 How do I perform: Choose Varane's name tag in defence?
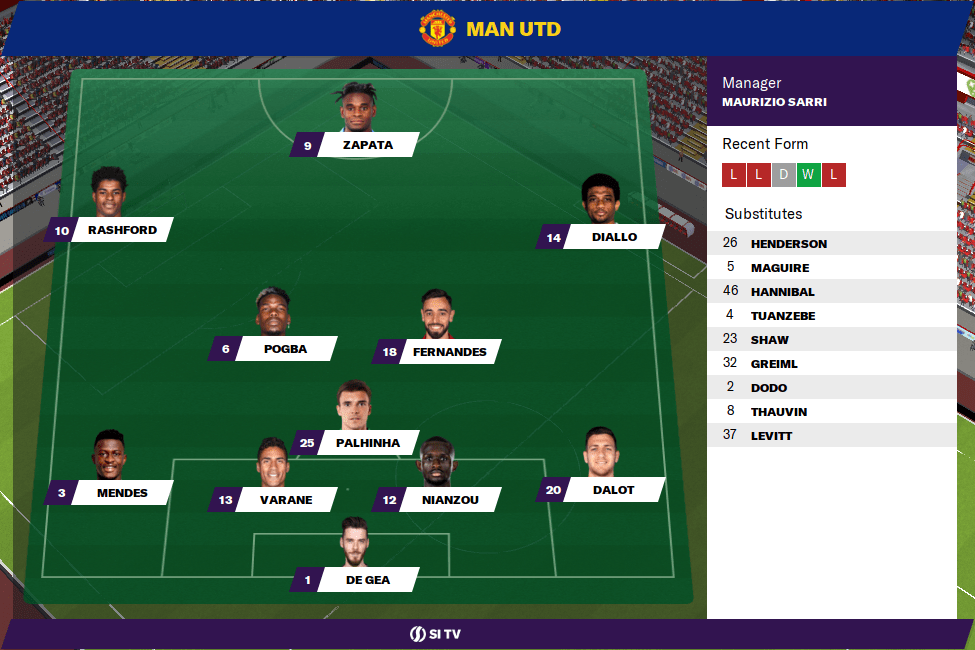[x=286, y=500]
